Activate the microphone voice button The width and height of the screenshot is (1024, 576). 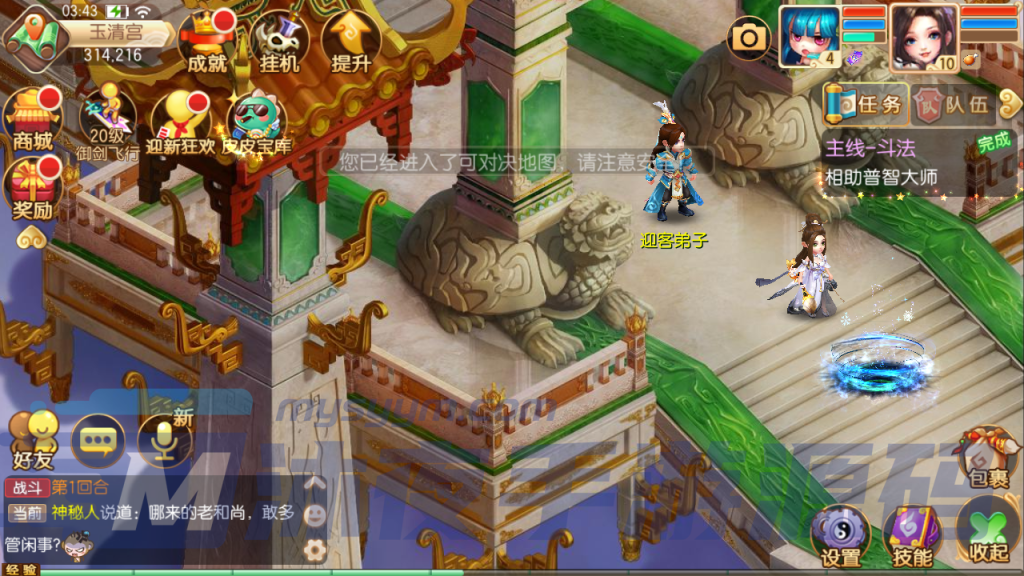point(163,441)
